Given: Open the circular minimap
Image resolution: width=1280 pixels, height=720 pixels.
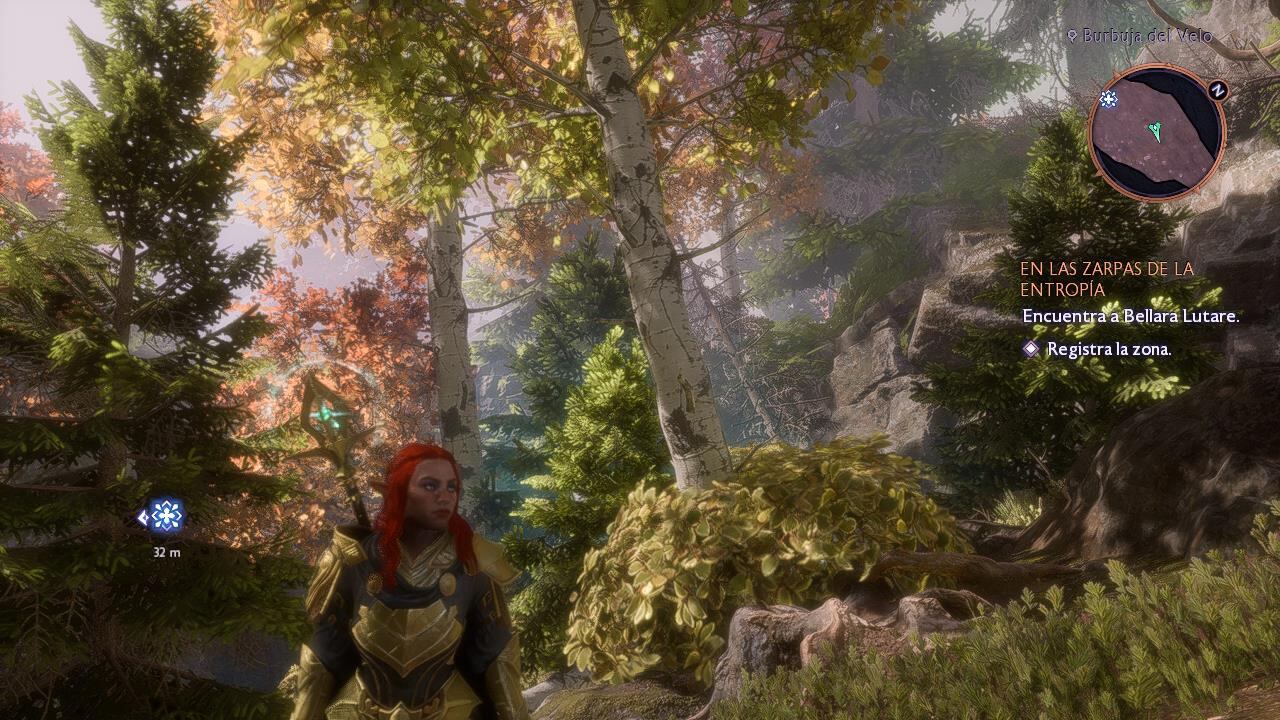Looking at the screenshot, I should pos(1157,132).
